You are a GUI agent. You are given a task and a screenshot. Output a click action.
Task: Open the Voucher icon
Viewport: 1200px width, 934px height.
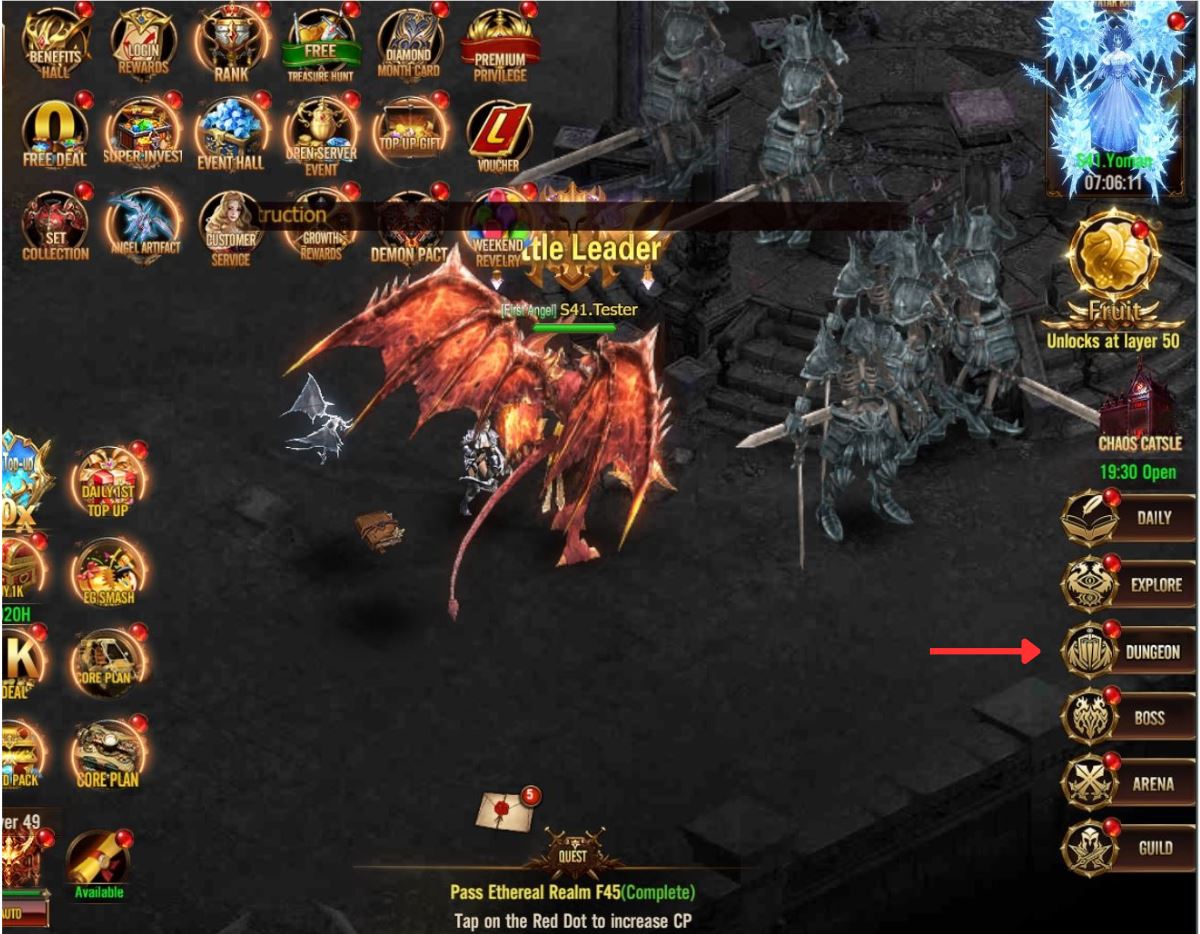pyautogui.click(x=499, y=132)
